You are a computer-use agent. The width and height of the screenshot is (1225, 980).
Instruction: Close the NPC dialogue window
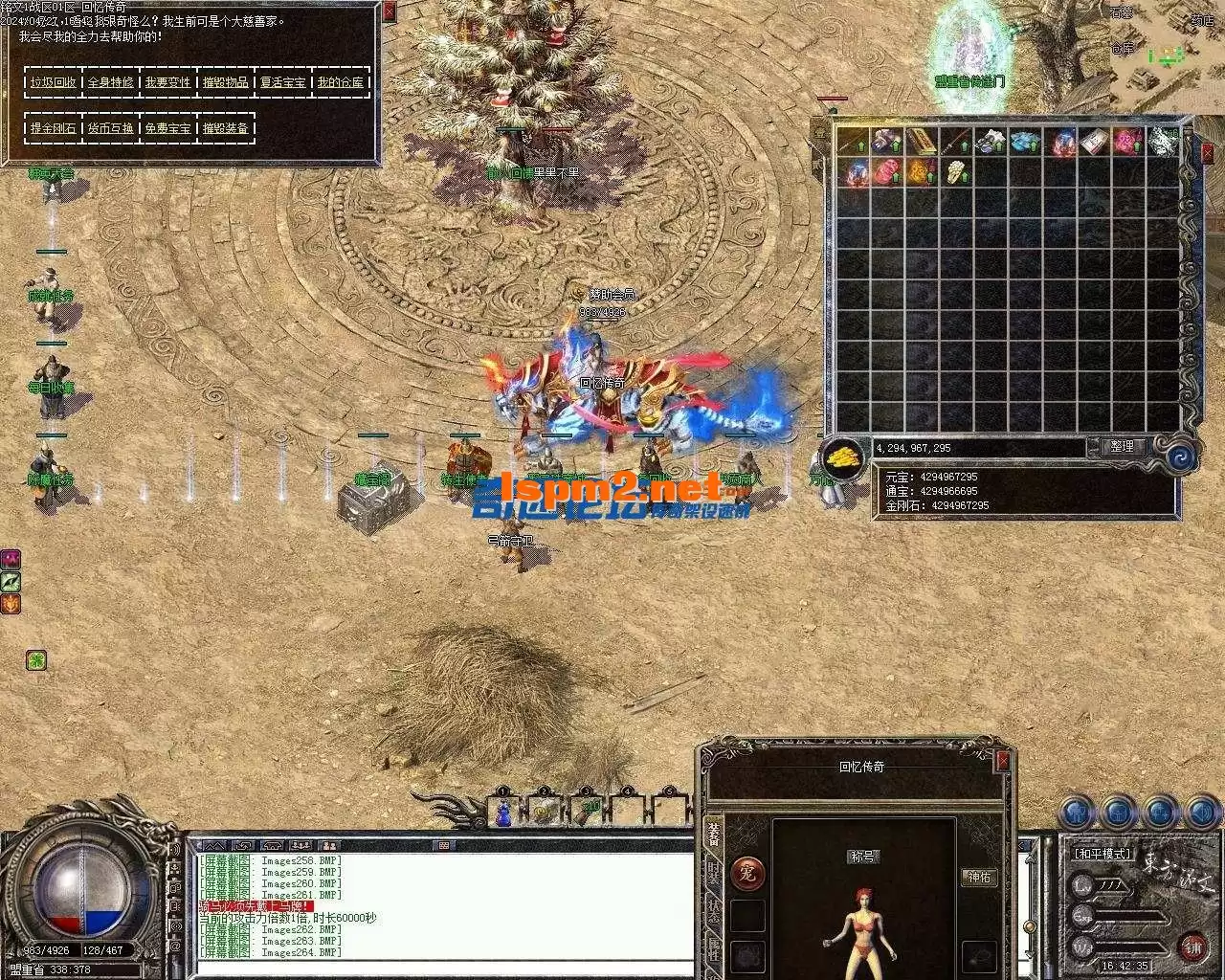point(389,11)
